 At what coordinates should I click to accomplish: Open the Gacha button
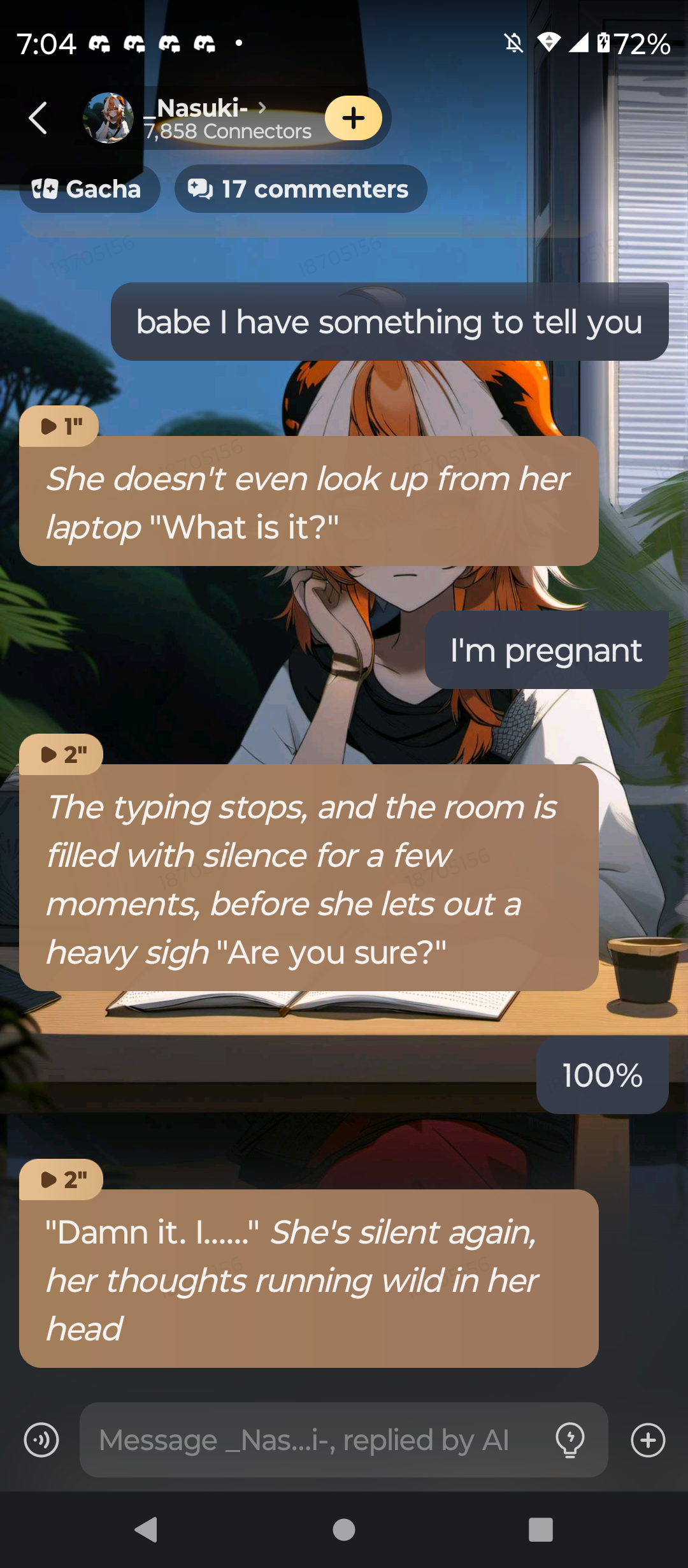click(89, 189)
